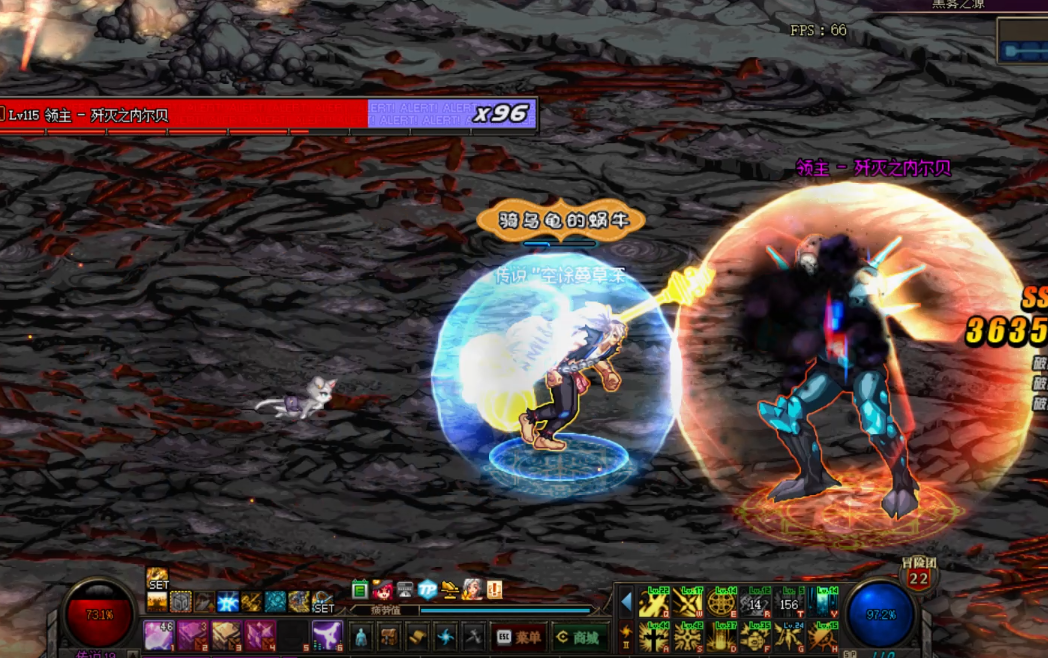Open the ESC 菜单 menu button
This screenshot has width=1048, height=658.
[x=520, y=637]
